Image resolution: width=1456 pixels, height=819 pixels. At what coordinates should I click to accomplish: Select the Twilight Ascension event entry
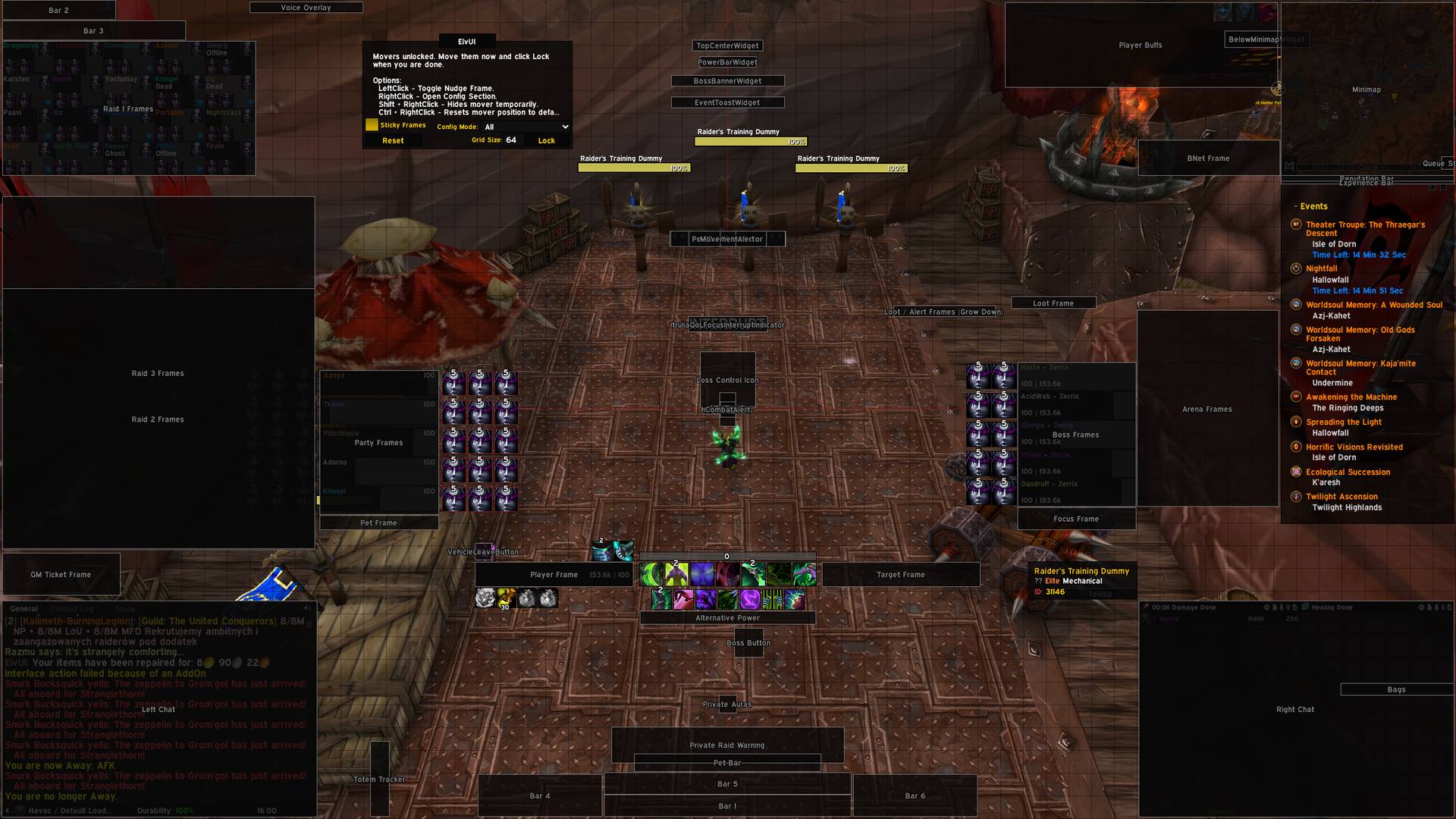coord(1341,497)
